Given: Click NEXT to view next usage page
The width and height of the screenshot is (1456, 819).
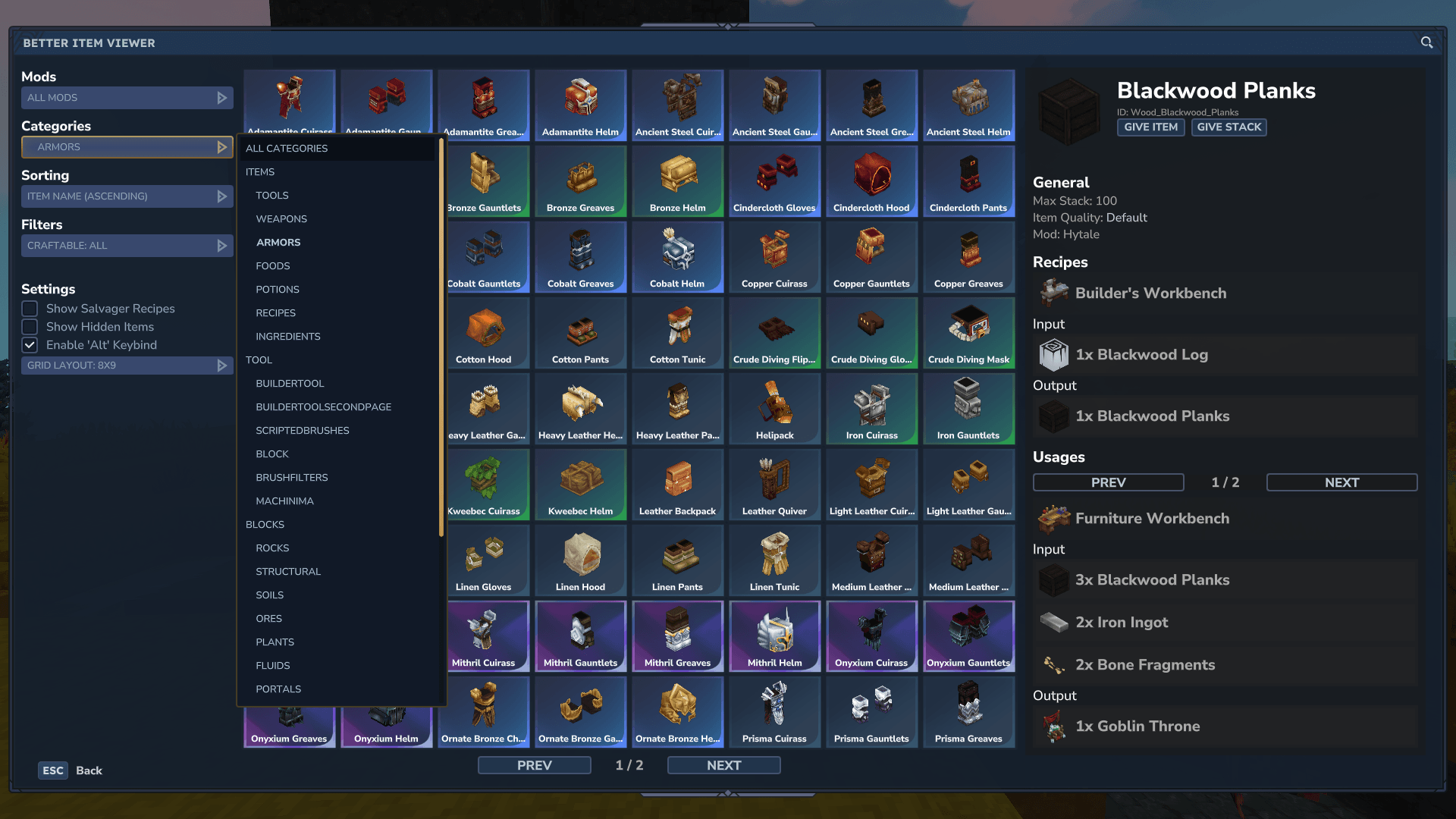Looking at the screenshot, I should pos(1341,482).
